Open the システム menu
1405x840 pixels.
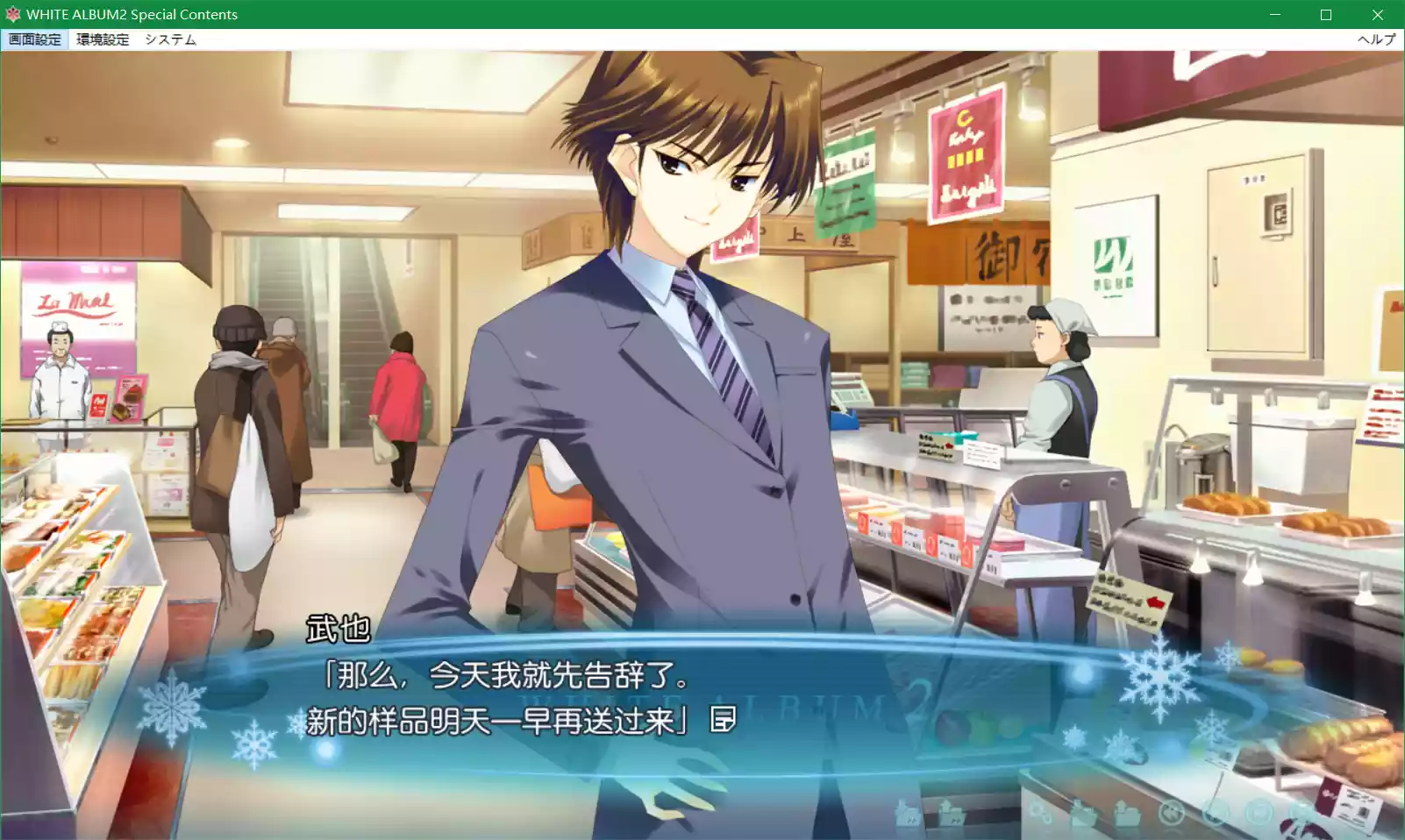point(172,39)
